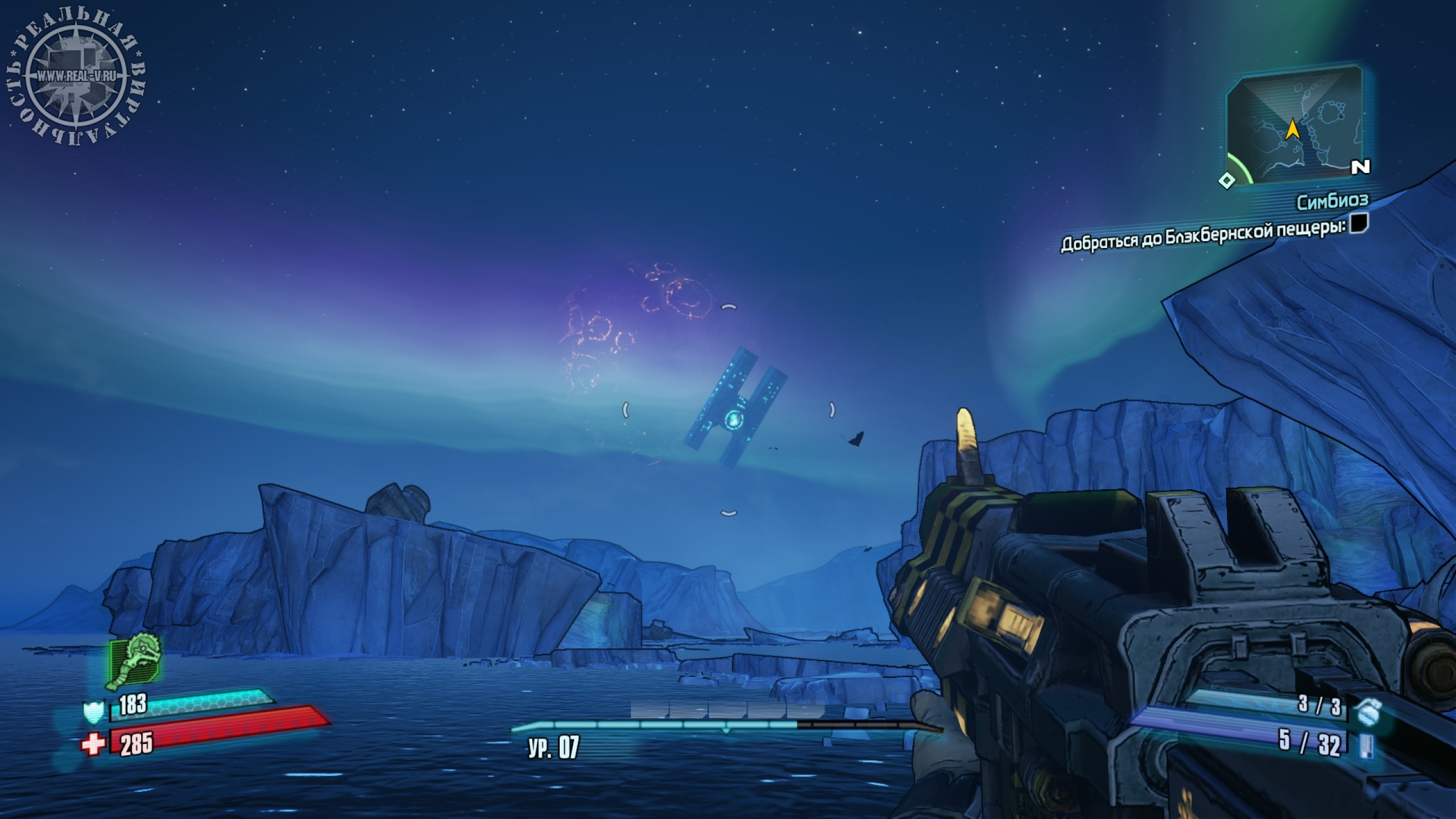This screenshot has width=1456, height=819.
Task: Click the green action skill icon
Action: pos(134,660)
